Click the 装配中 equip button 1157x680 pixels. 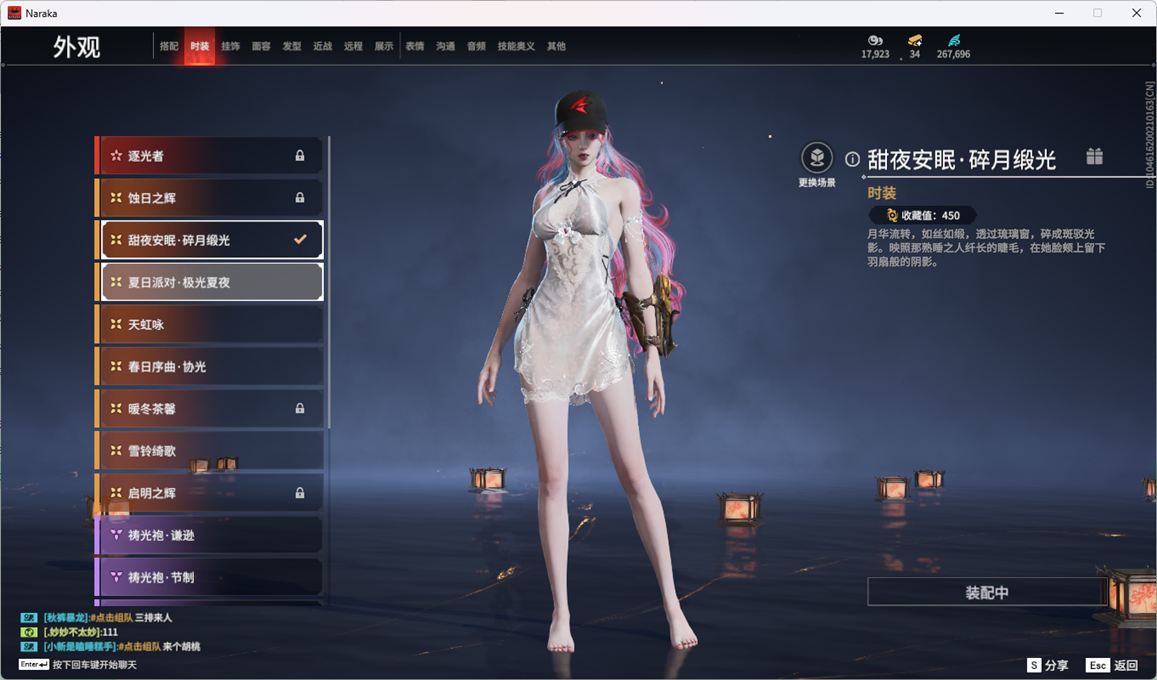pyautogui.click(x=986, y=592)
